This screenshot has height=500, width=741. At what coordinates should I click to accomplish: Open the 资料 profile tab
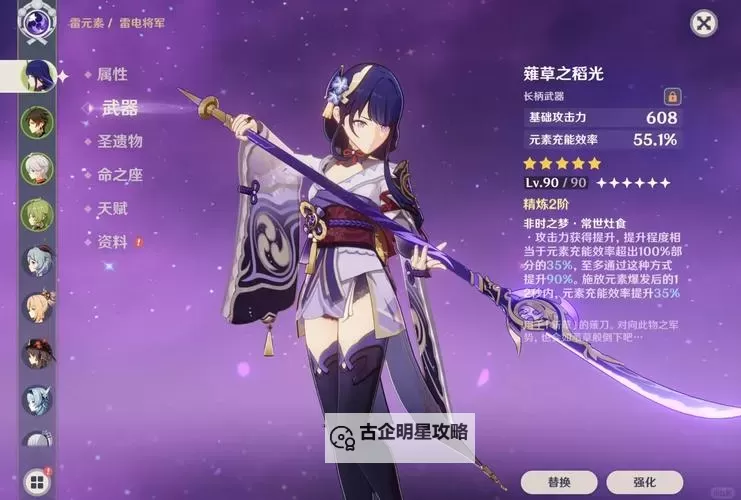(113, 242)
